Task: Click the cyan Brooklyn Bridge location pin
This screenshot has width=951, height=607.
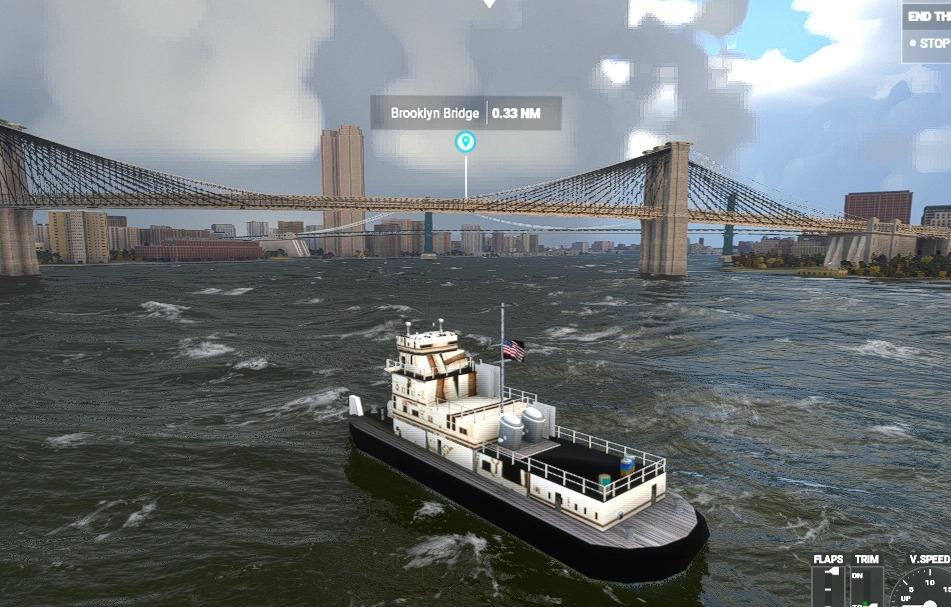Action: click(465, 142)
